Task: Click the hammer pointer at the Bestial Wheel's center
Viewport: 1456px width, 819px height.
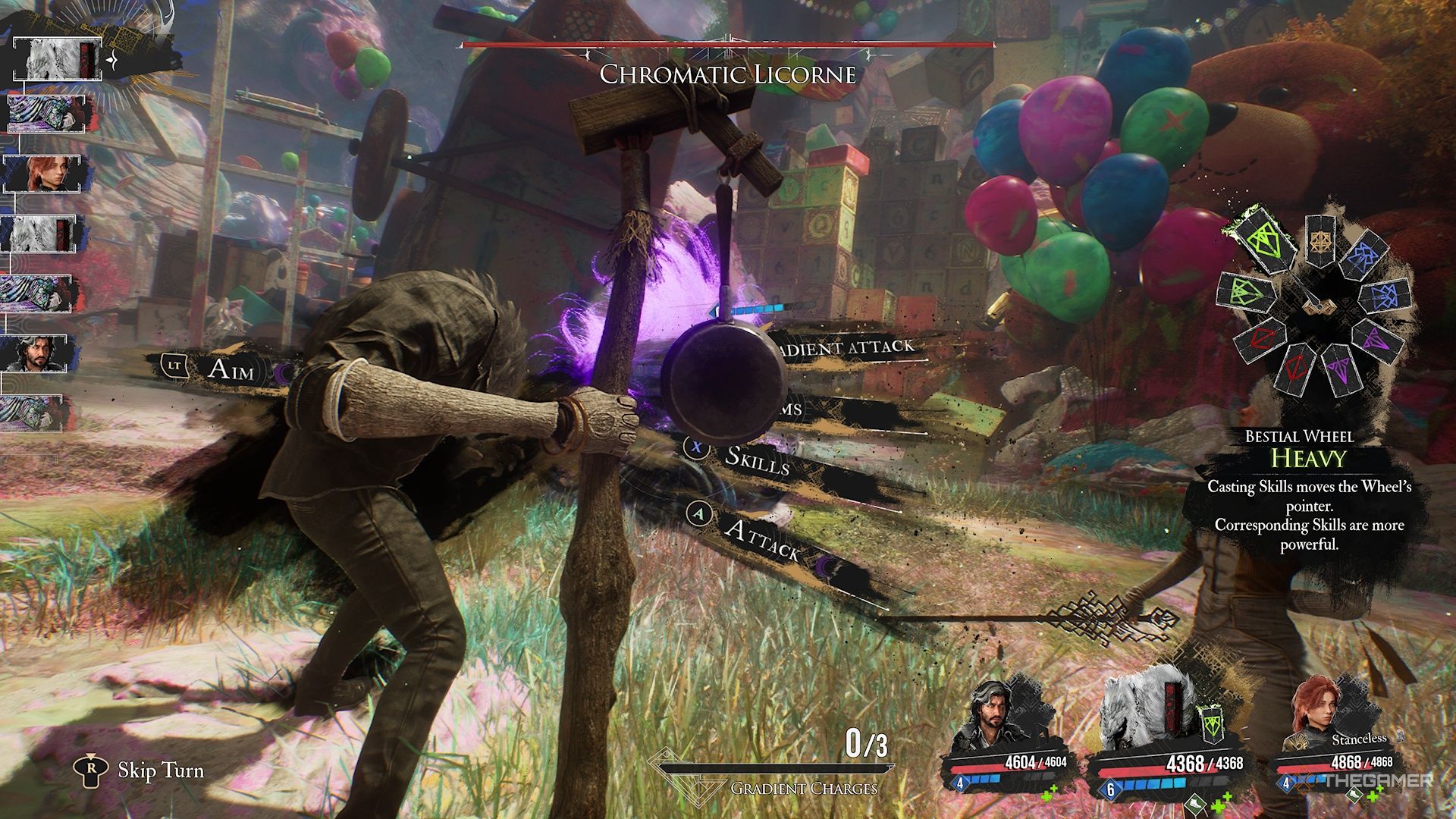Action: point(1318,306)
